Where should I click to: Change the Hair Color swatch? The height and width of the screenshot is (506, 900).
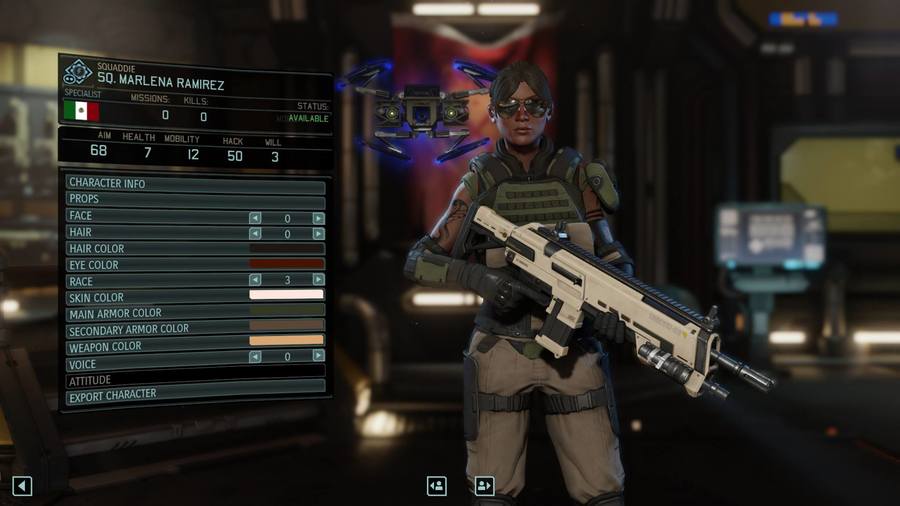click(x=286, y=249)
